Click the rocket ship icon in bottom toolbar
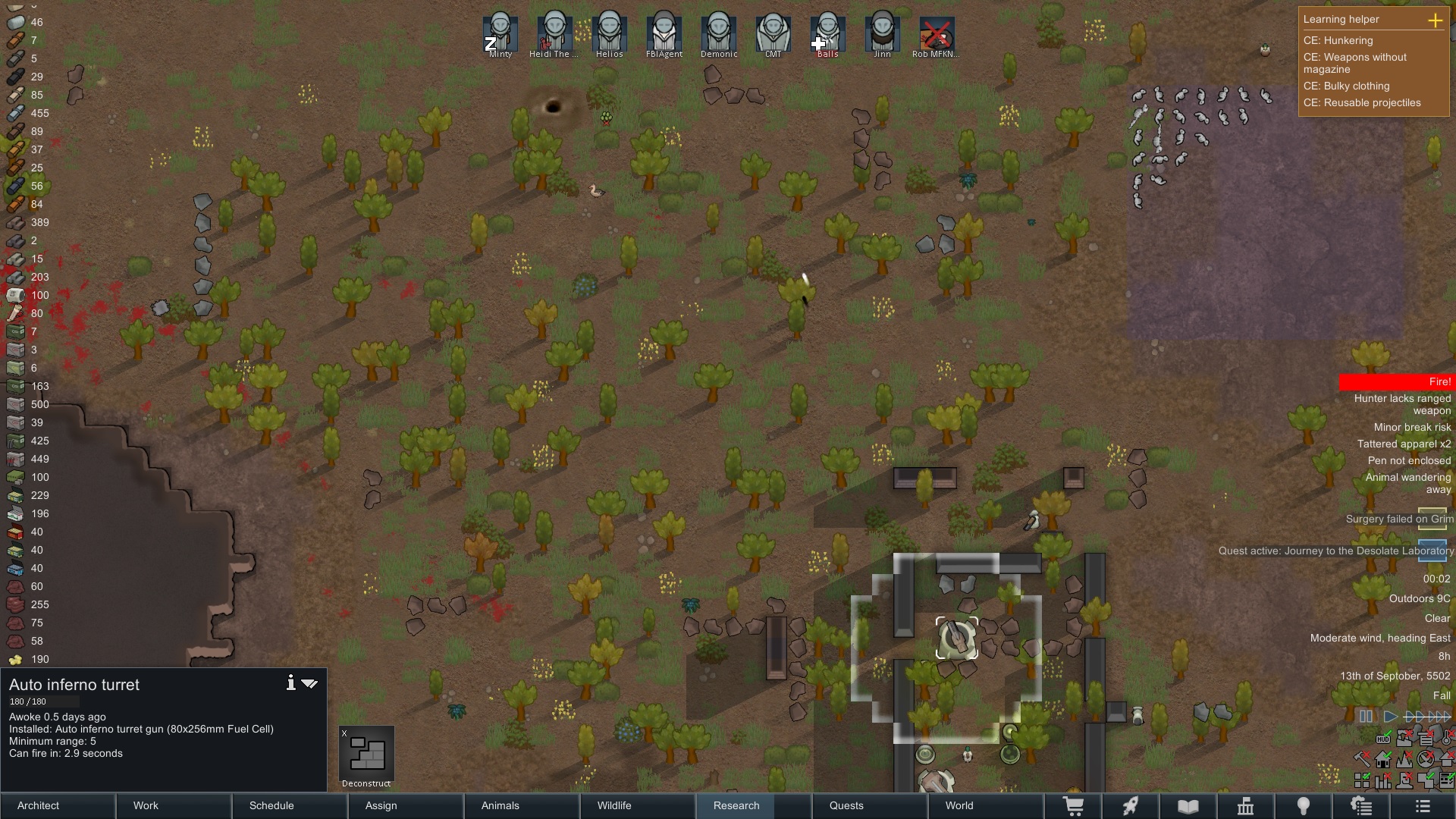This screenshot has width=1456, height=819. [x=1130, y=806]
